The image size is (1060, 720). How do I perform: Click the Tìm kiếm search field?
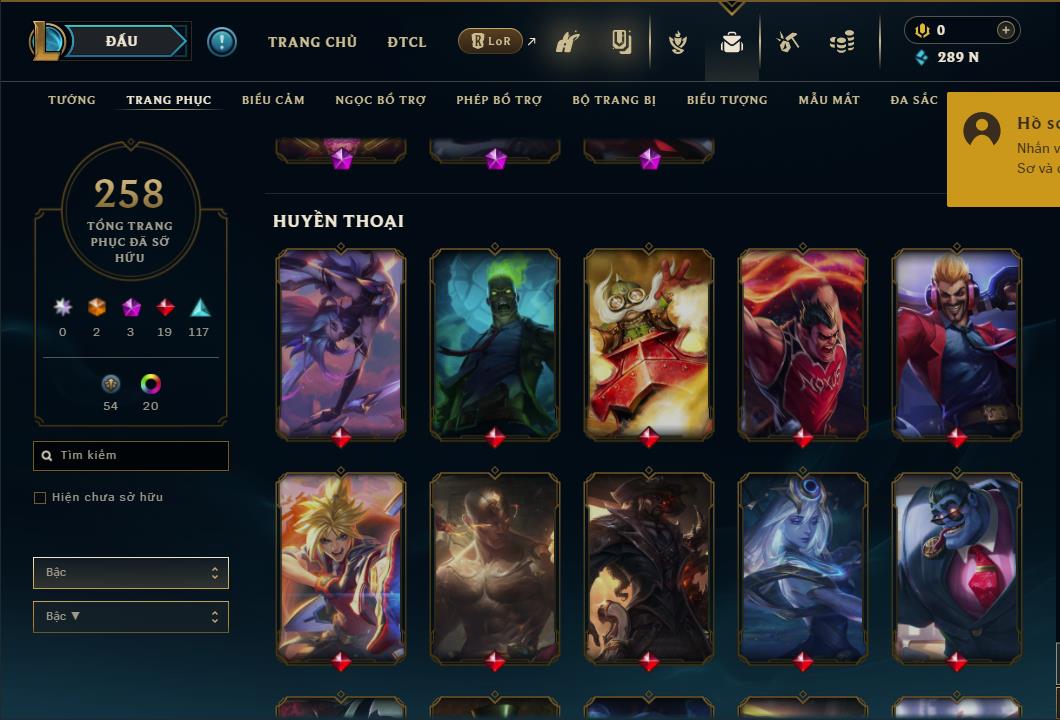pos(131,456)
